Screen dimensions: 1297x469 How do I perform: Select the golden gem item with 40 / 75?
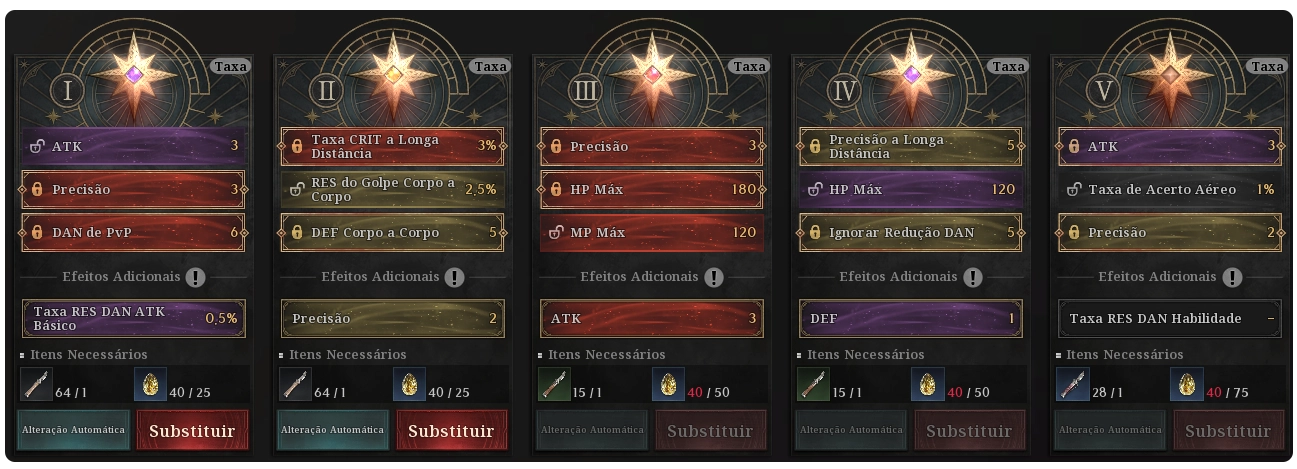1184,384
